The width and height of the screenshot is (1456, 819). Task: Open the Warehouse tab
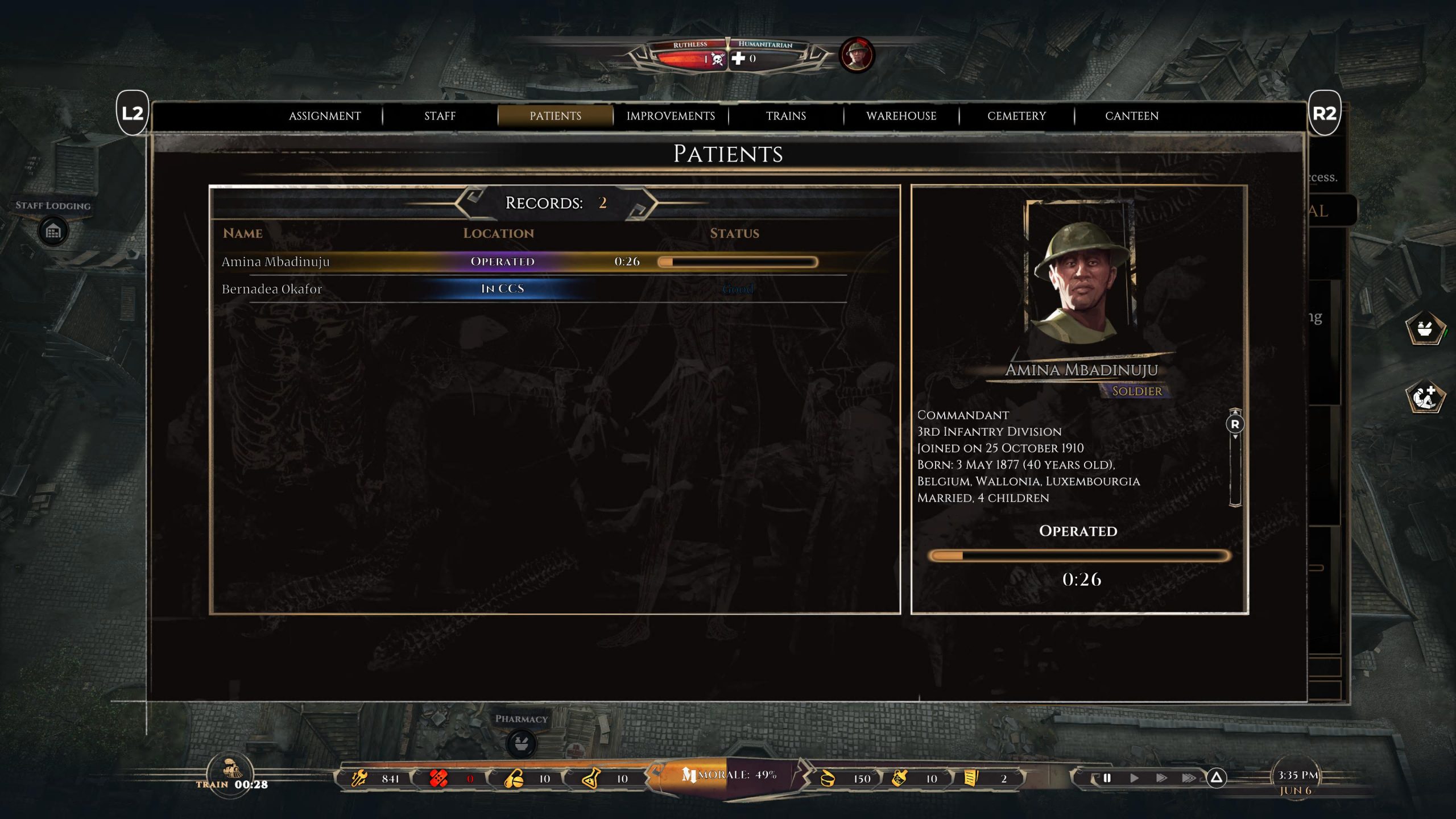[901, 116]
